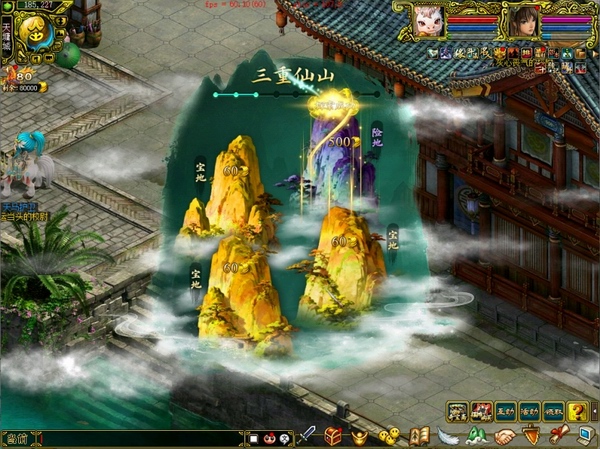Viewport: 600px width, 449px height.
Task: Open the open book icon
Action: (x=419, y=436)
